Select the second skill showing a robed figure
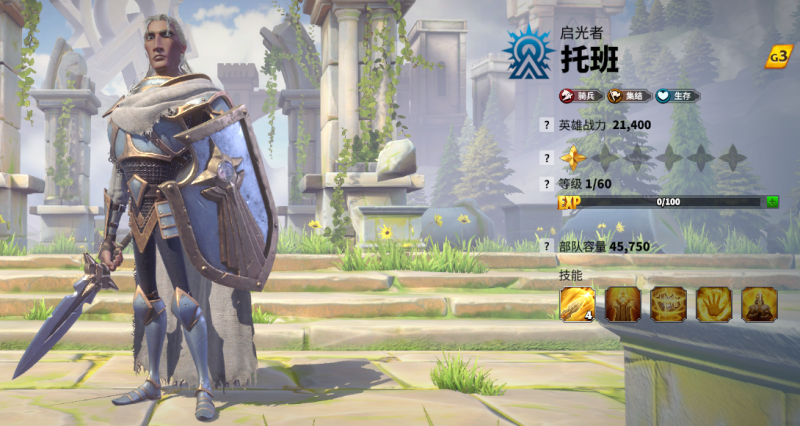The image size is (800, 426). 623,304
